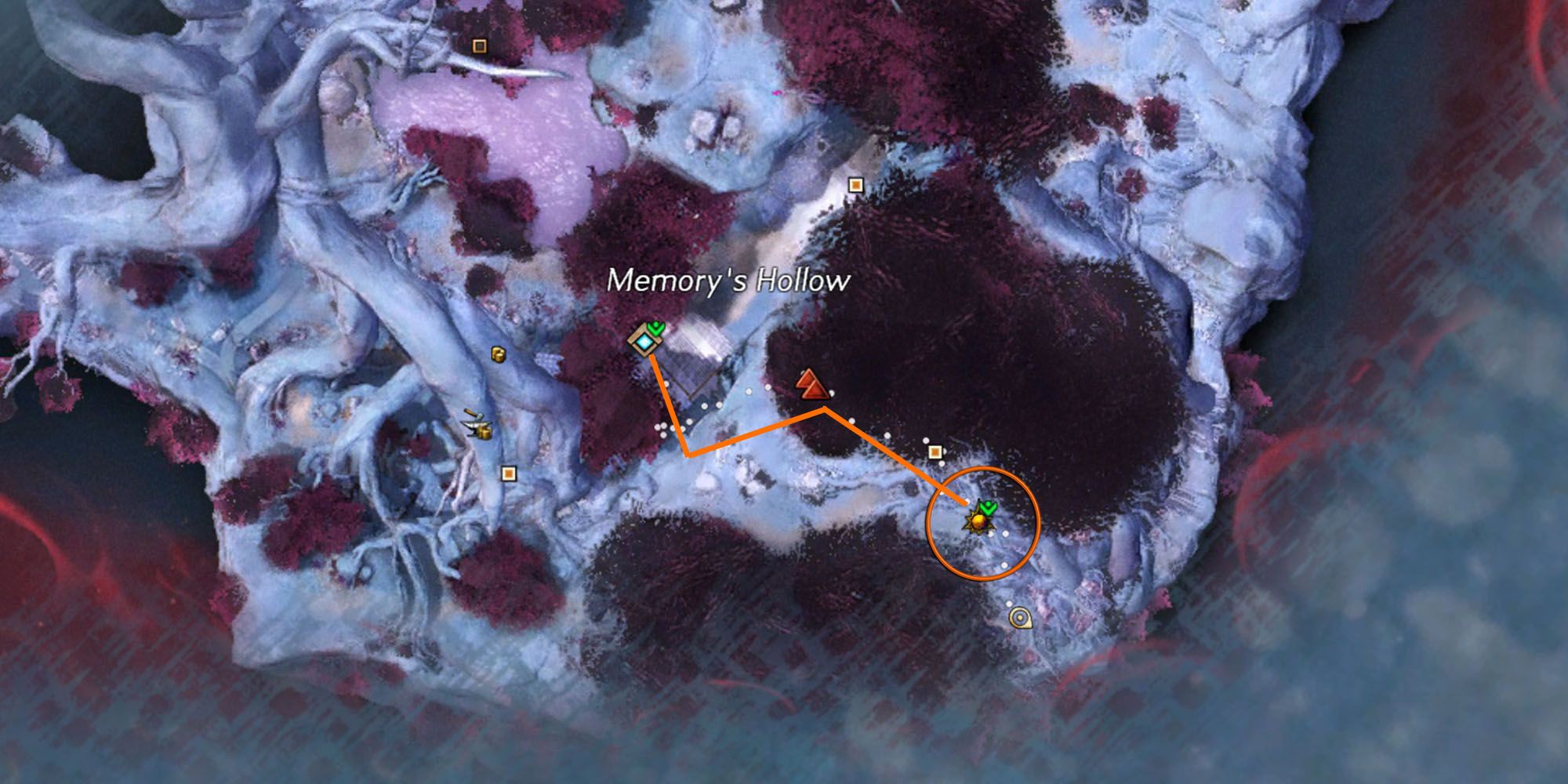Select the POI square below the anvil icon

coord(508,474)
